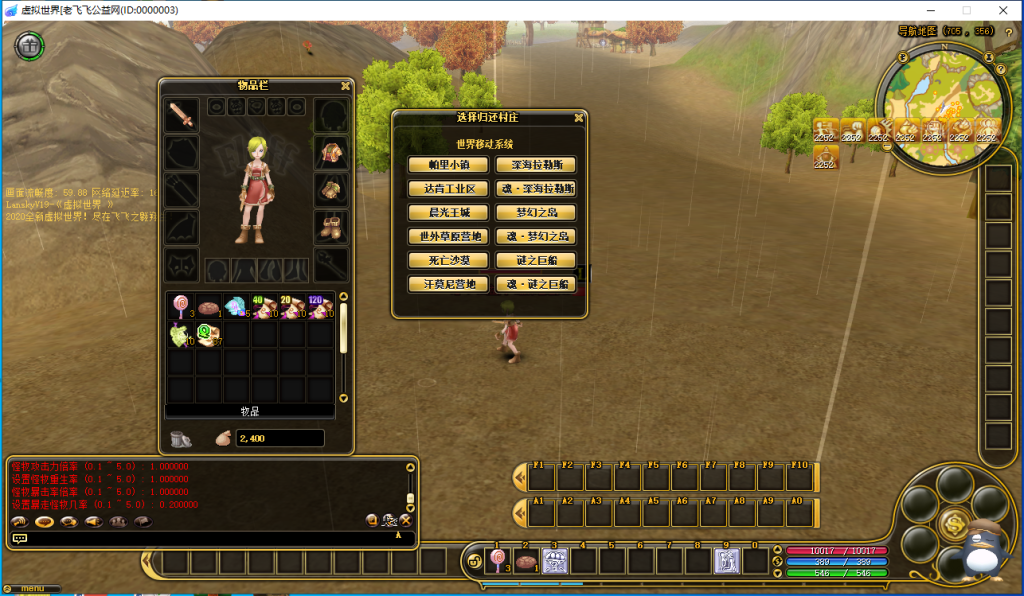The height and width of the screenshot is (596, 1024).
Task: Select the lollipop item in the inventory
Action: 181,307
